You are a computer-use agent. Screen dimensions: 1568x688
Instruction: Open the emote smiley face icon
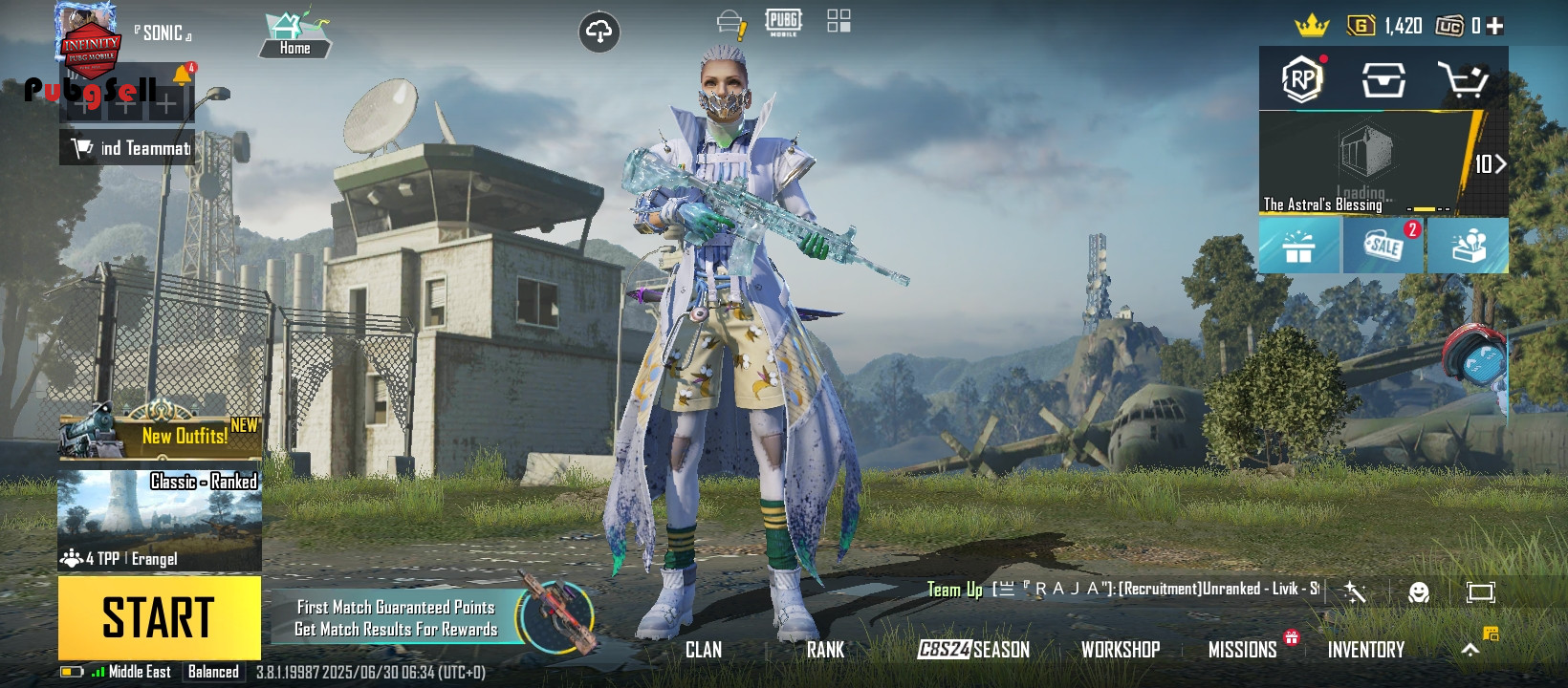pyautogui.click(x=1419, y=592)
